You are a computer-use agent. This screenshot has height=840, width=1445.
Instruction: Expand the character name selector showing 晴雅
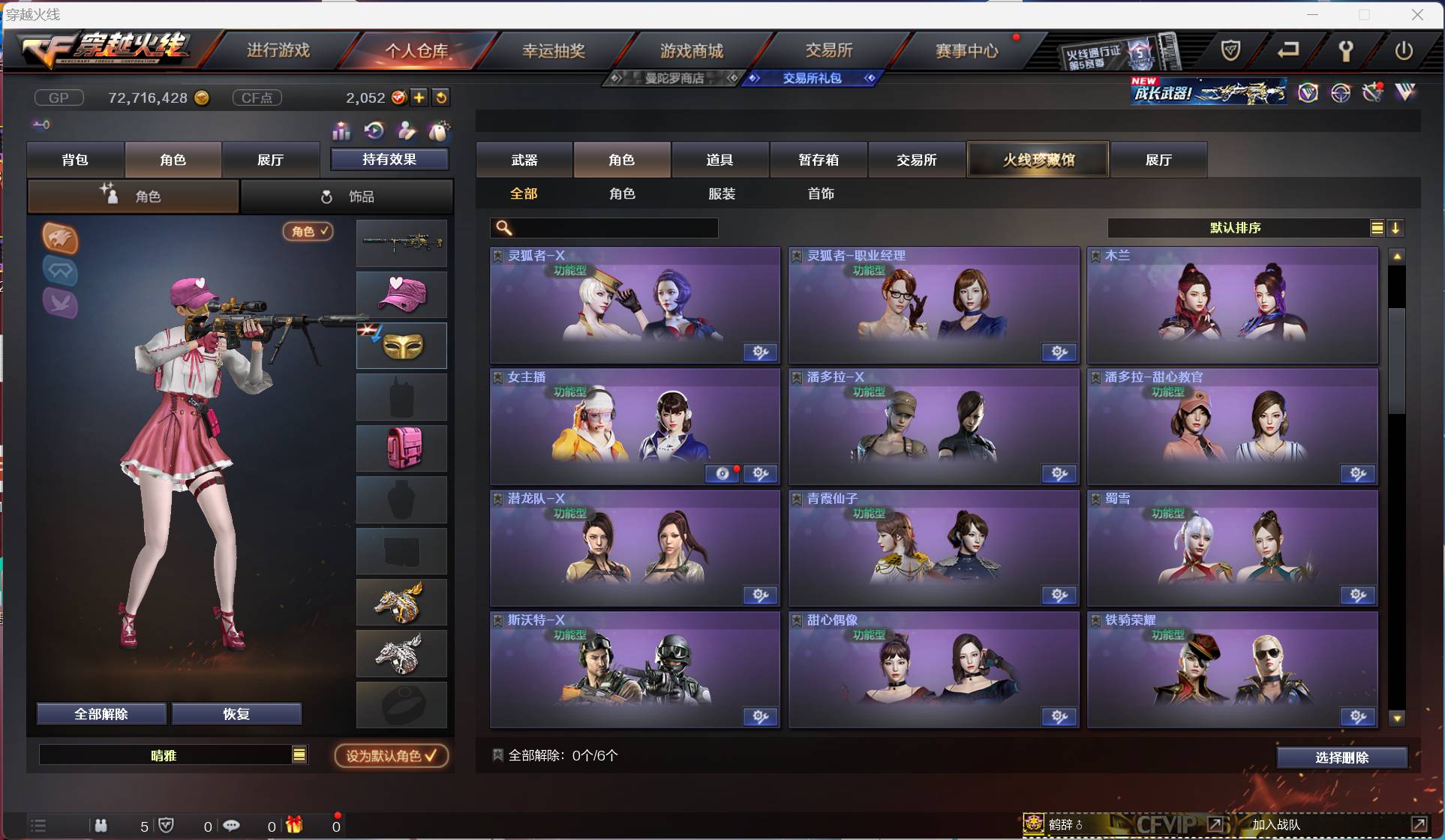click(299, 755)
